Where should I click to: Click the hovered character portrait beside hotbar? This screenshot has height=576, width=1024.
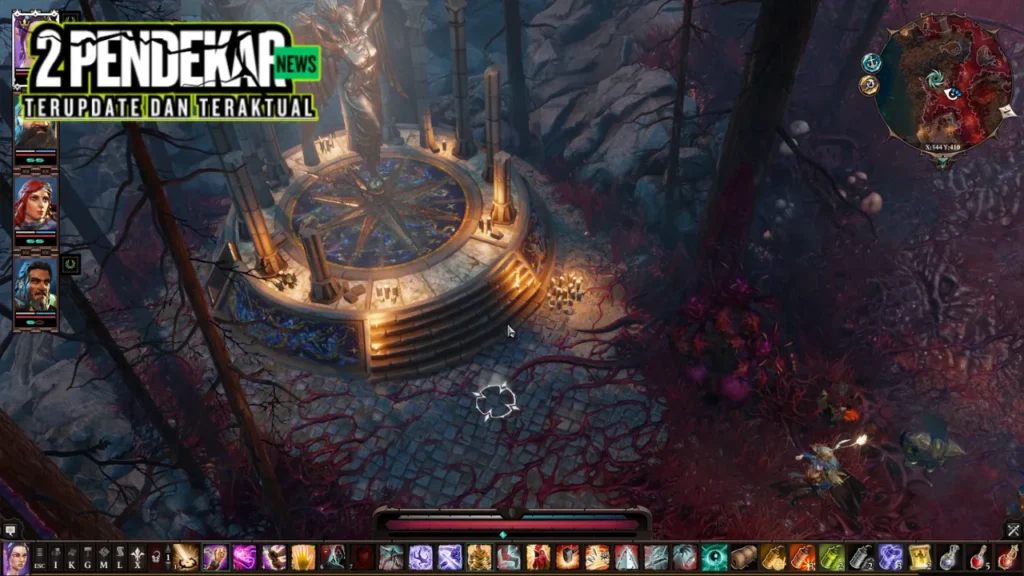14,557
